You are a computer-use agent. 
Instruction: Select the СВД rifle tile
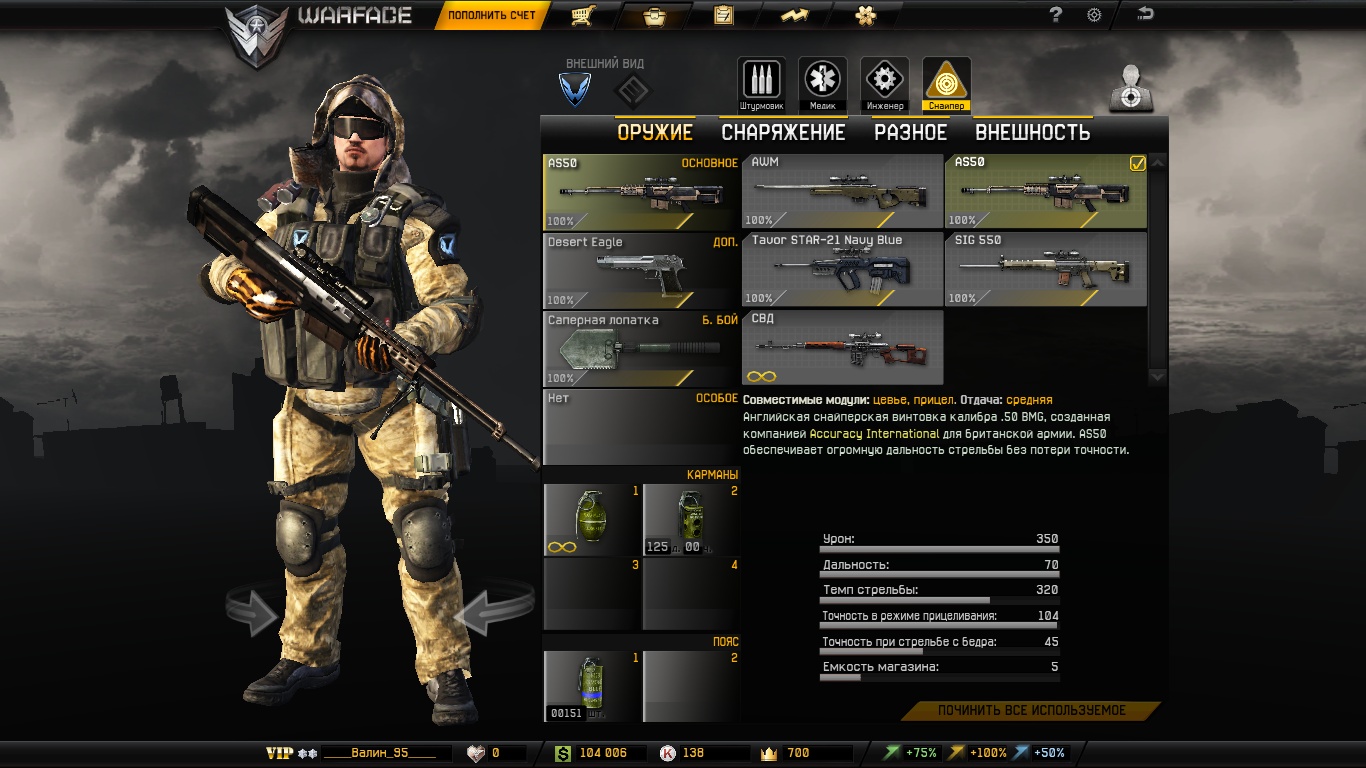(842, 348)
